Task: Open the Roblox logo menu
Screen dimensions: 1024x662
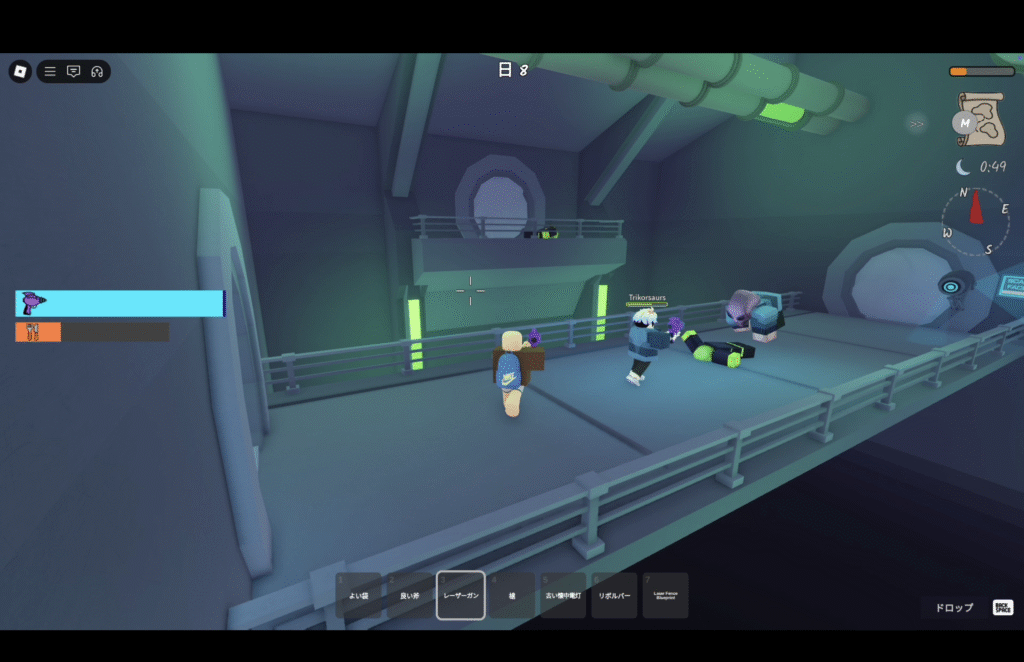Action: click(20, 71)
